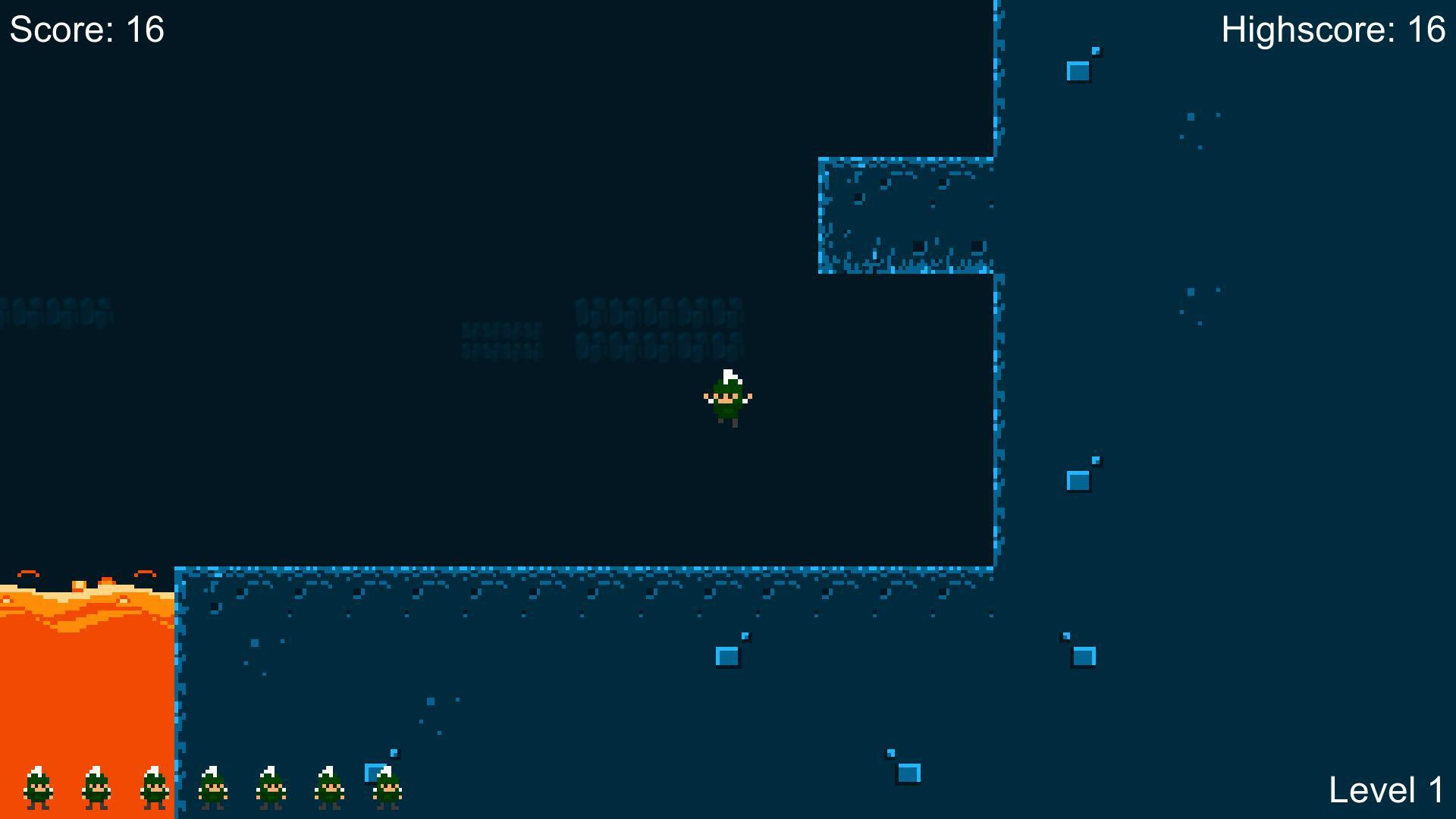Click the jumping dwarf character in midair
Screen dimensions: 1456x819
point(727,400)
